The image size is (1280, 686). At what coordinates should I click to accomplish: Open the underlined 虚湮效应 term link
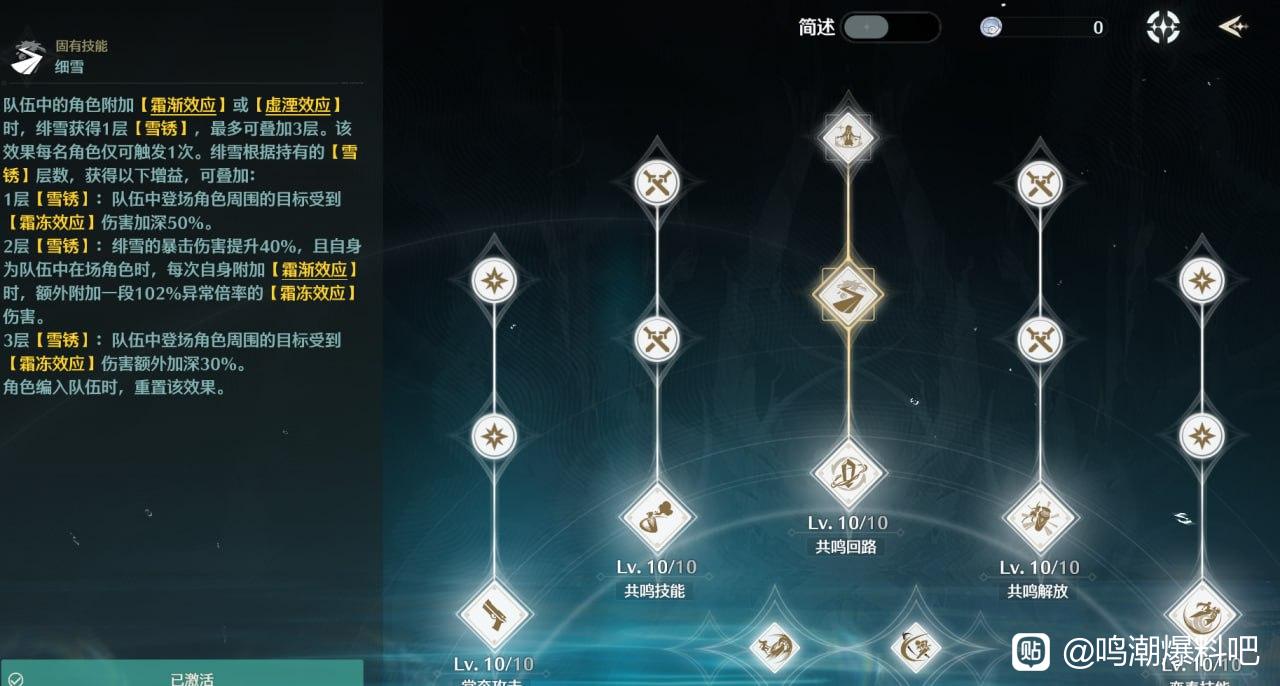coord(297,105)
